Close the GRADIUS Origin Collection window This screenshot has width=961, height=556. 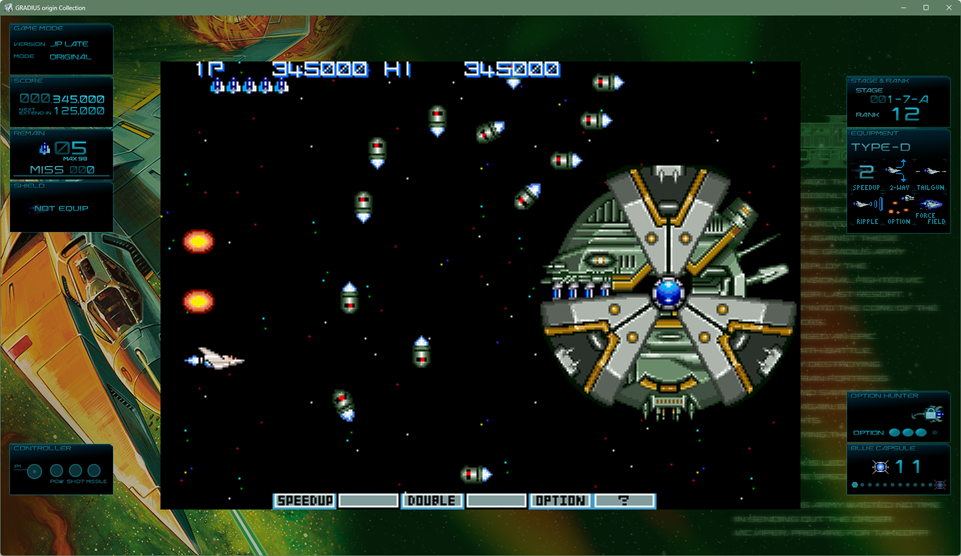click(x=948, y=8)
